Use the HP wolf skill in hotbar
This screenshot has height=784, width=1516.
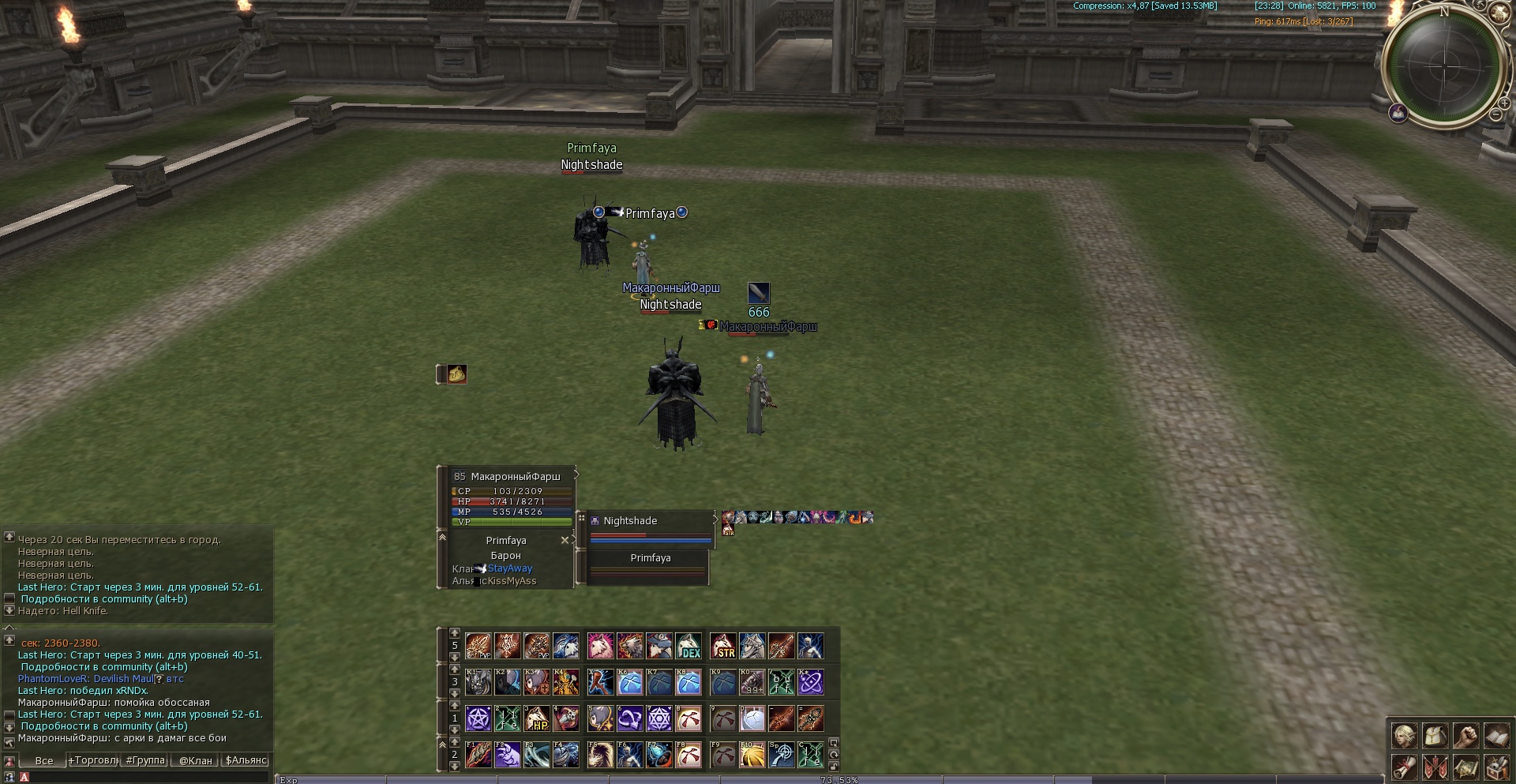[x=537, y=718]
